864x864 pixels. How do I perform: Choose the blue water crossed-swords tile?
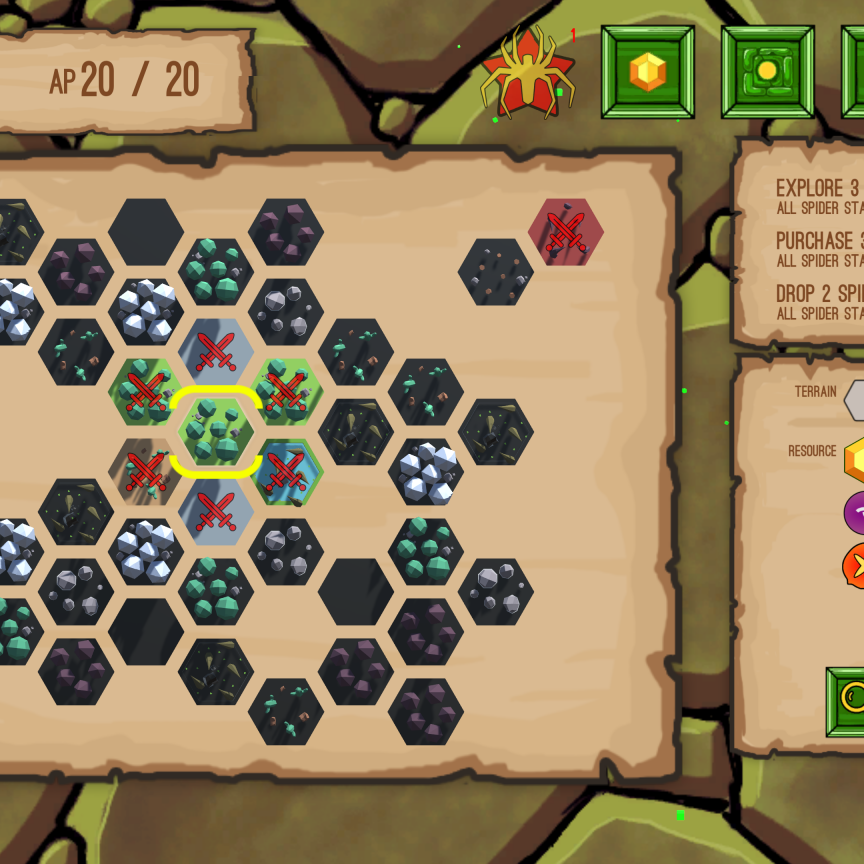pos(286,472)
